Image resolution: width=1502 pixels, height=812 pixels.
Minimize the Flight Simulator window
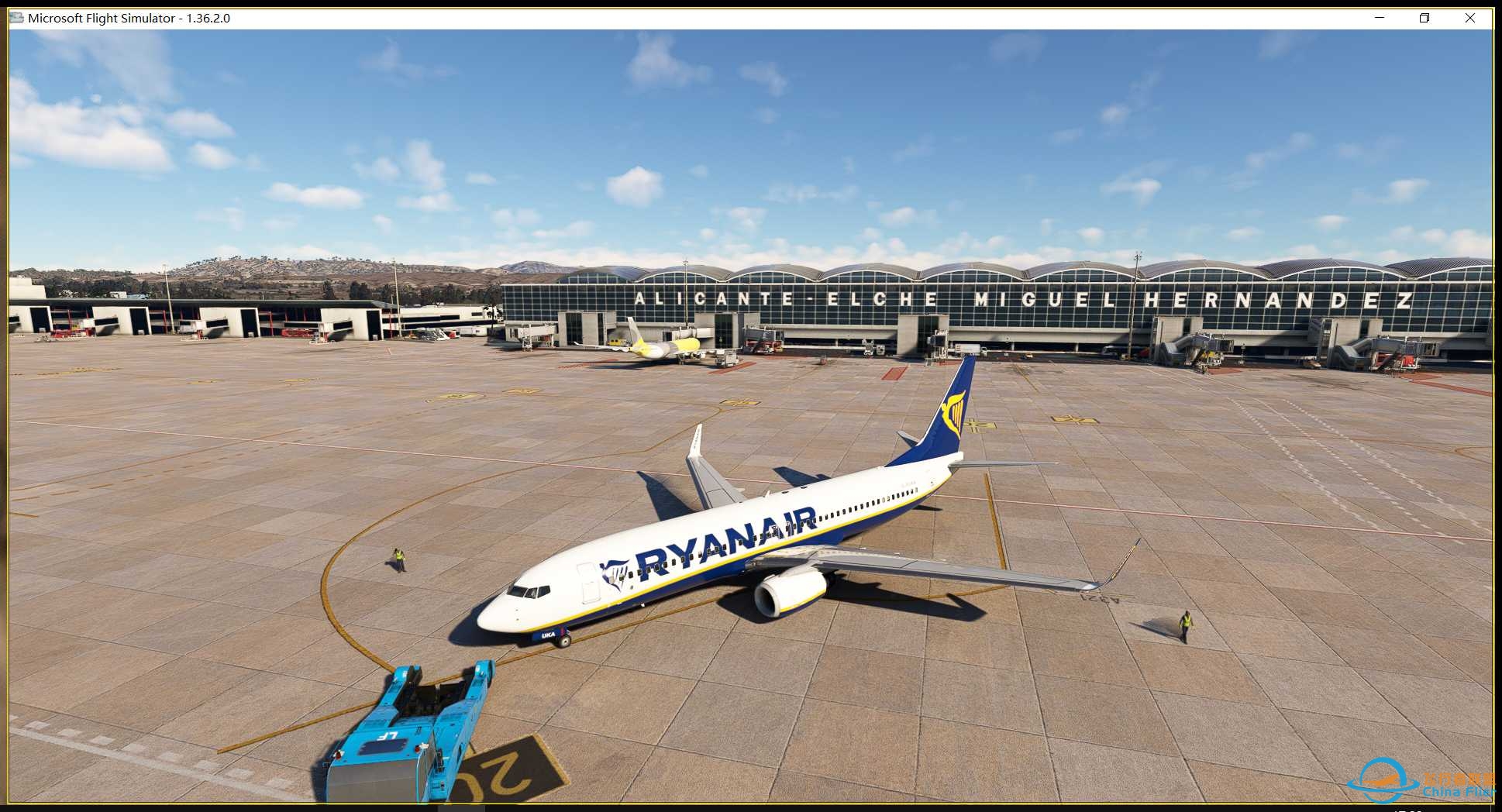click(x=1378, y=17)
